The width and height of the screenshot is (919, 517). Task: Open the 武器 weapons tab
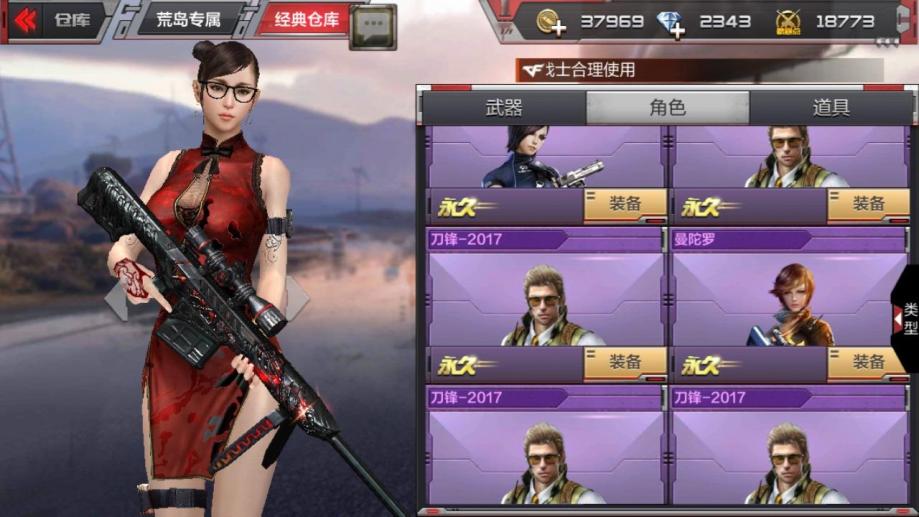(x=504, y=108)
